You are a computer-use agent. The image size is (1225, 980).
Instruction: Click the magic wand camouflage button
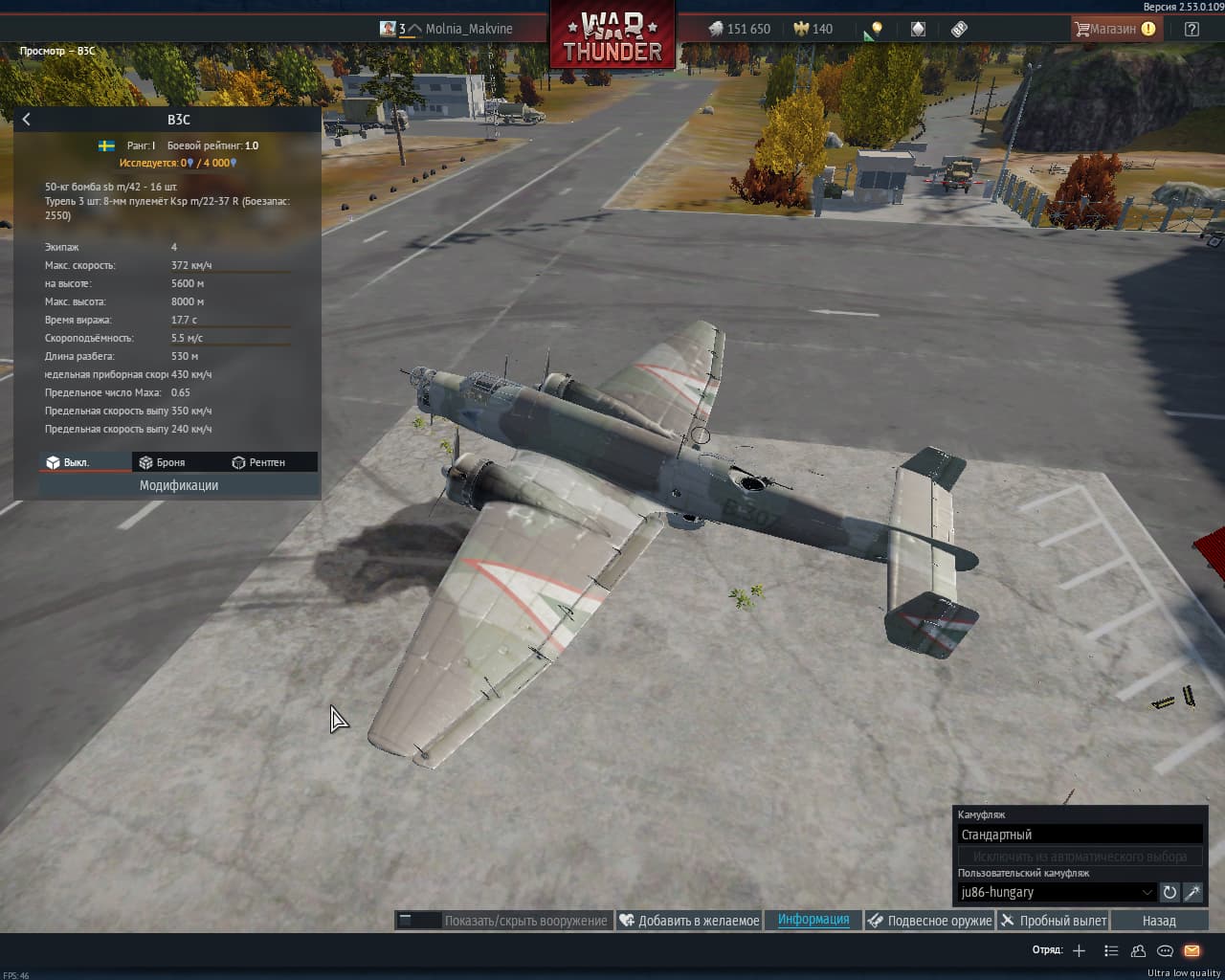pyautogui.click(x=1192, y=892)
